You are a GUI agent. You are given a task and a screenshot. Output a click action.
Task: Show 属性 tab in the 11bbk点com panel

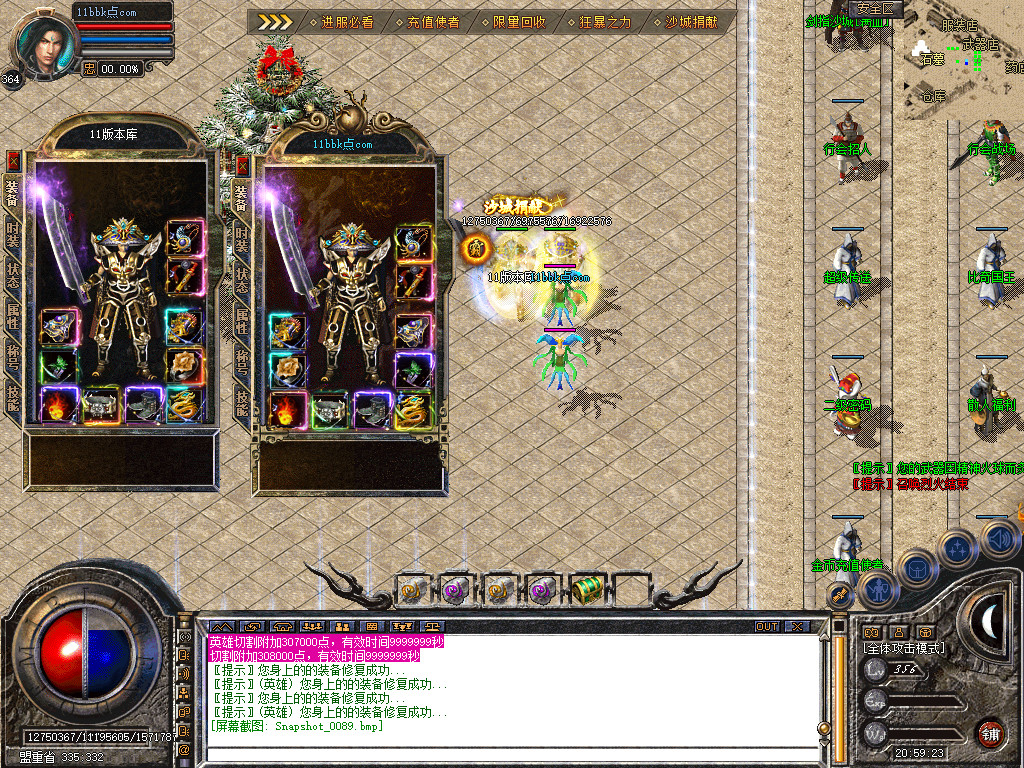pos(242,321)
